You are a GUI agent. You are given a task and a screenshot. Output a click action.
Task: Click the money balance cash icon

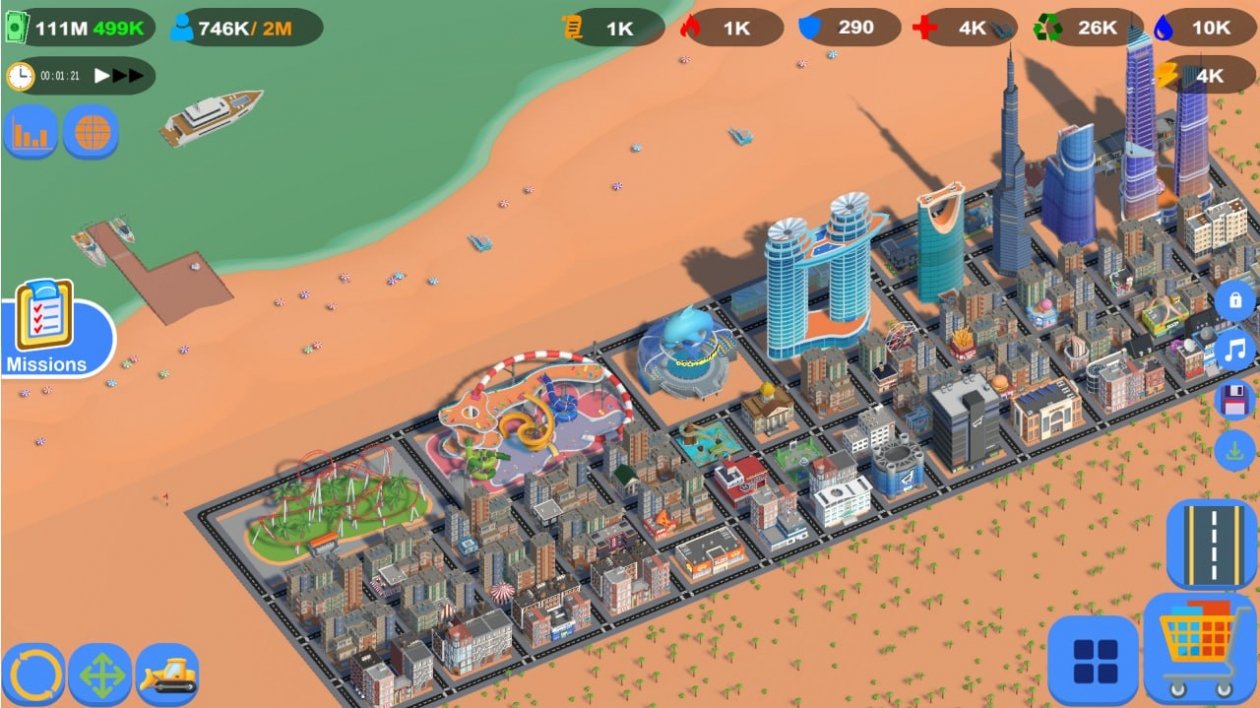[17, 28]
